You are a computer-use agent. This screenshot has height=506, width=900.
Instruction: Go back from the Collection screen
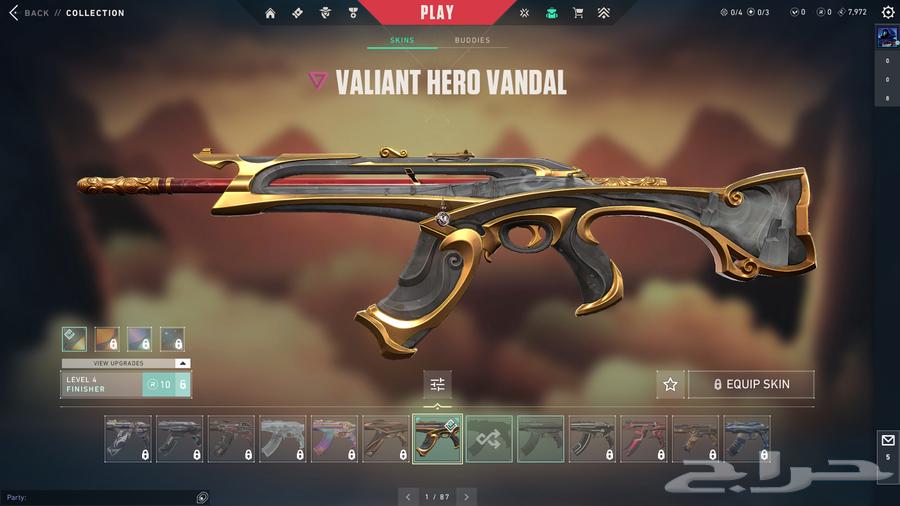(x=28, y=13)
